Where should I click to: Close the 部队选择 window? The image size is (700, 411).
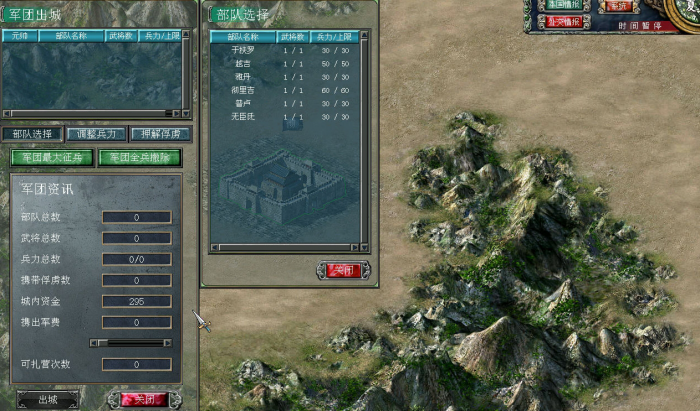coord(344,270)
